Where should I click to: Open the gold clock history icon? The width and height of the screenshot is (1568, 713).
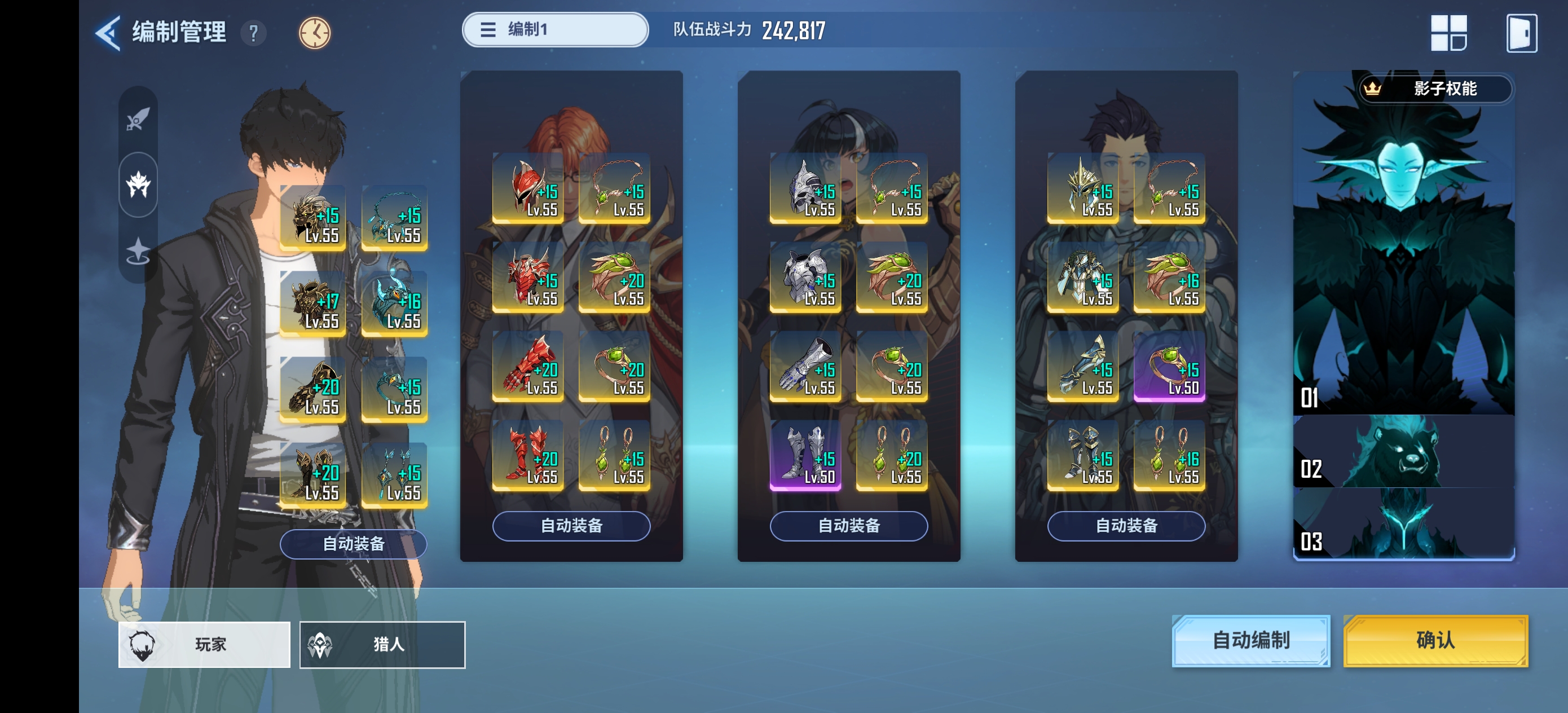click(x=314, y=32)
